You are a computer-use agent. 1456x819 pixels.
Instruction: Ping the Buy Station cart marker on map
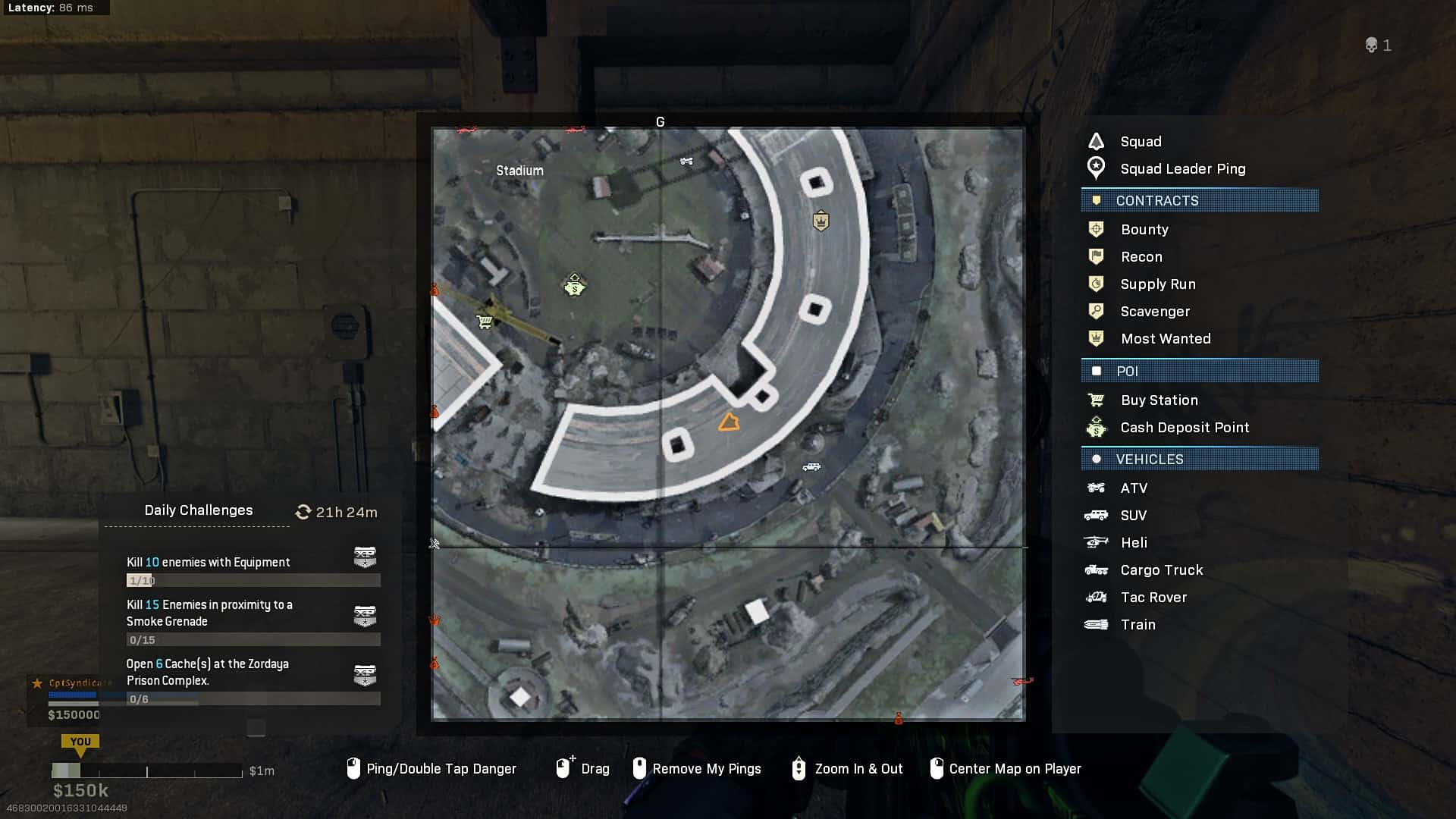(x=485, y=322)
